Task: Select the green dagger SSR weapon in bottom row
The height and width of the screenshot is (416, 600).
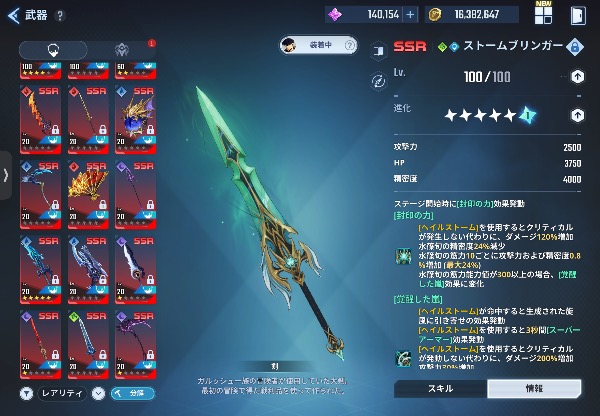Action: click(86, 342)
